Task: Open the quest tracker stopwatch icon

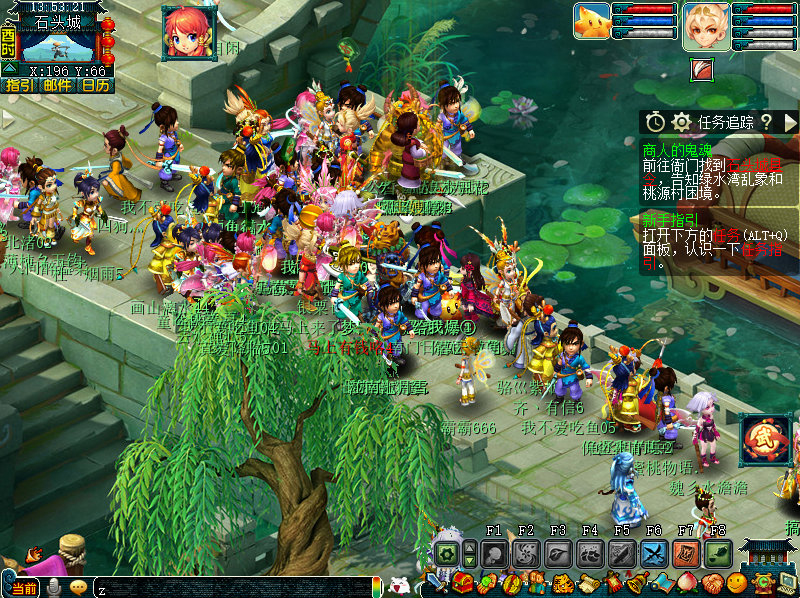Action: pyautogui.click(x=654, y=122)
